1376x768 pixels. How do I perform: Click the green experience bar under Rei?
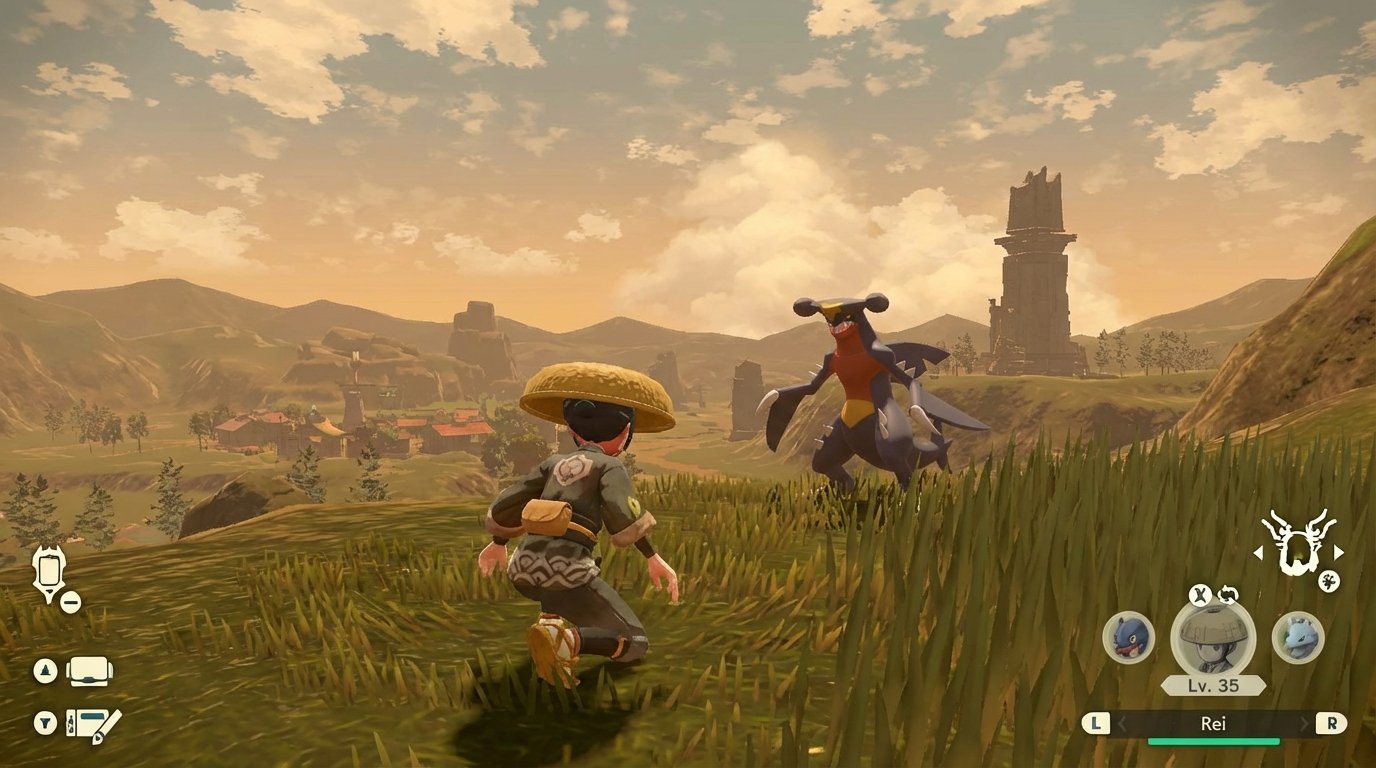1213,741
